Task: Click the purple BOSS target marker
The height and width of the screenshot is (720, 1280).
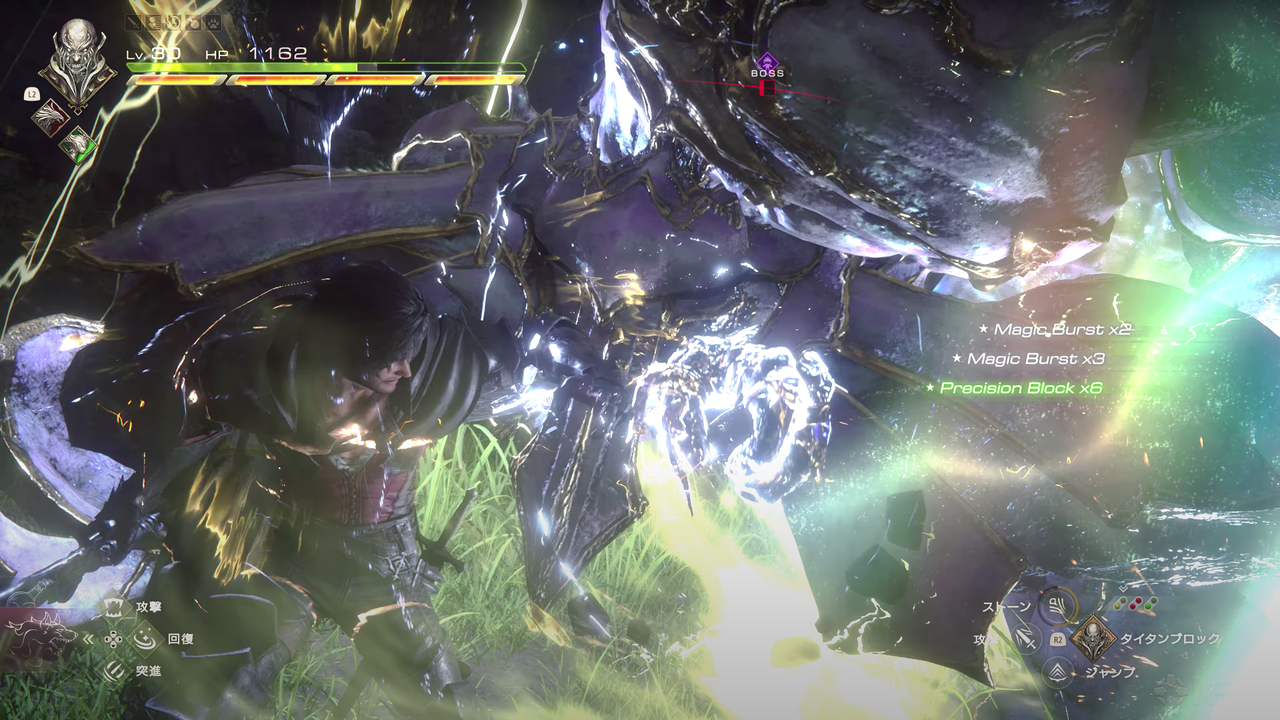Action: (767, 64)
